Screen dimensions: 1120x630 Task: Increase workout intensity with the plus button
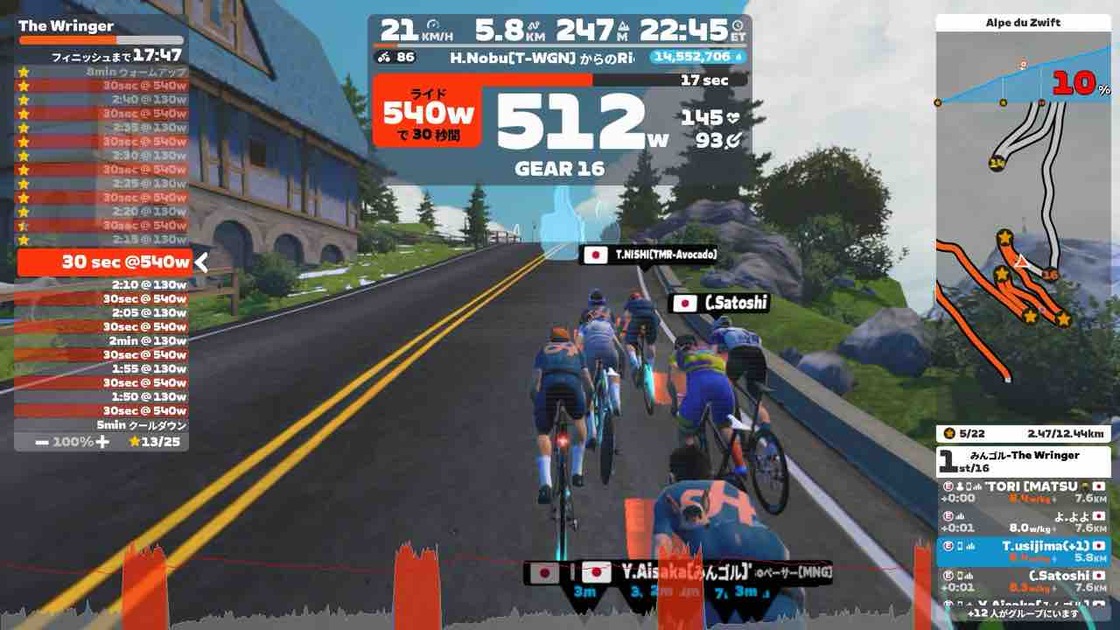tap(102, 441)
